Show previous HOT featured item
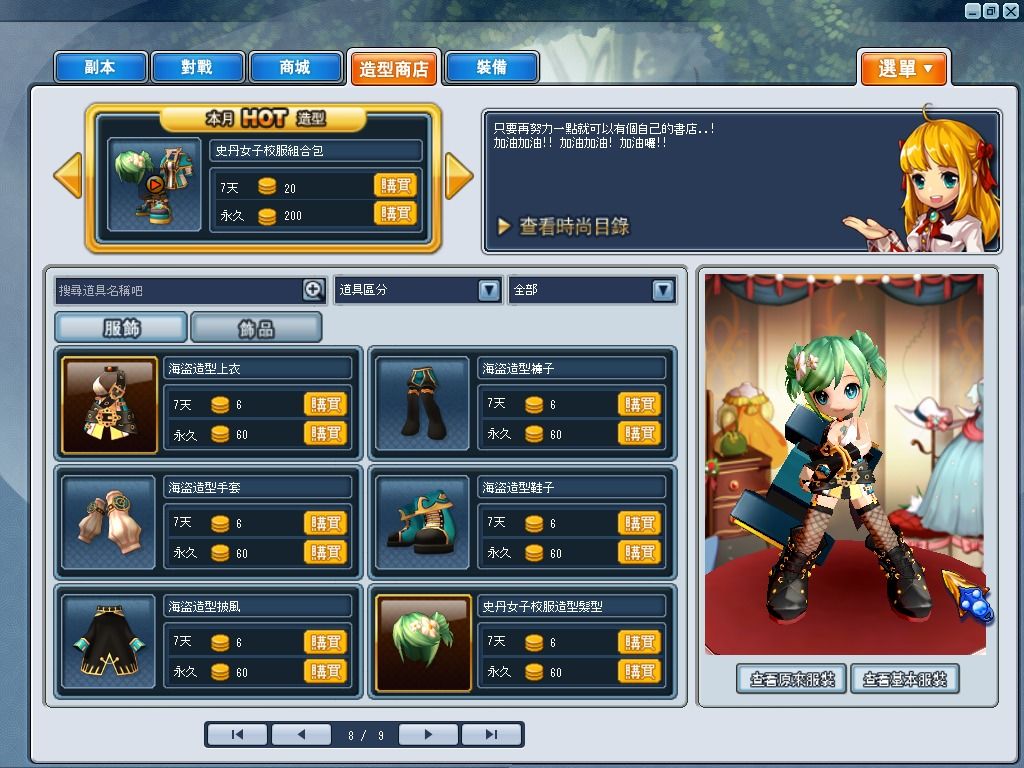 click(x=67, y=176)
